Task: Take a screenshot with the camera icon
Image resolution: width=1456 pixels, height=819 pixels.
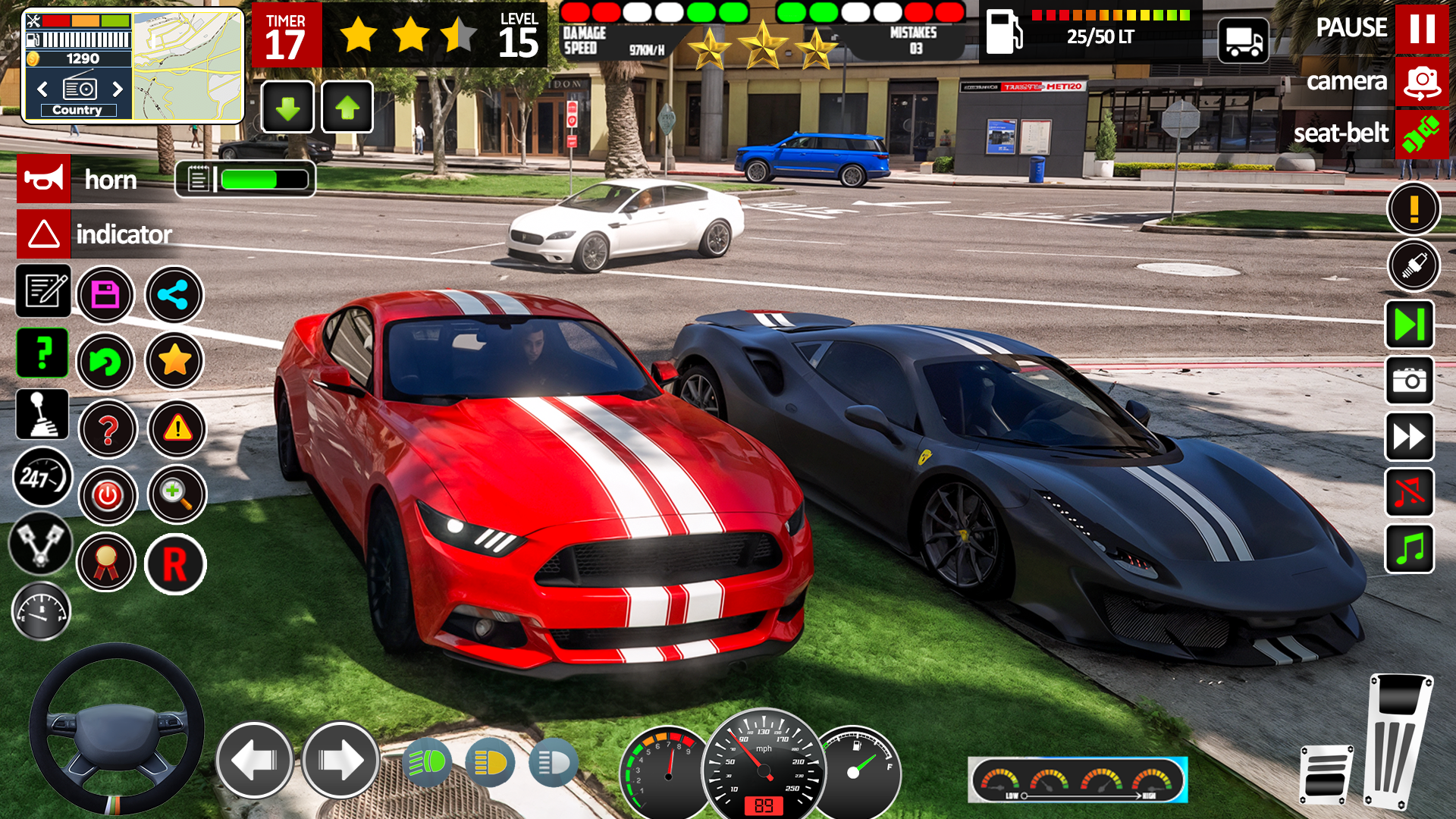Action: pyautogui.click(x=1410, y=381)
